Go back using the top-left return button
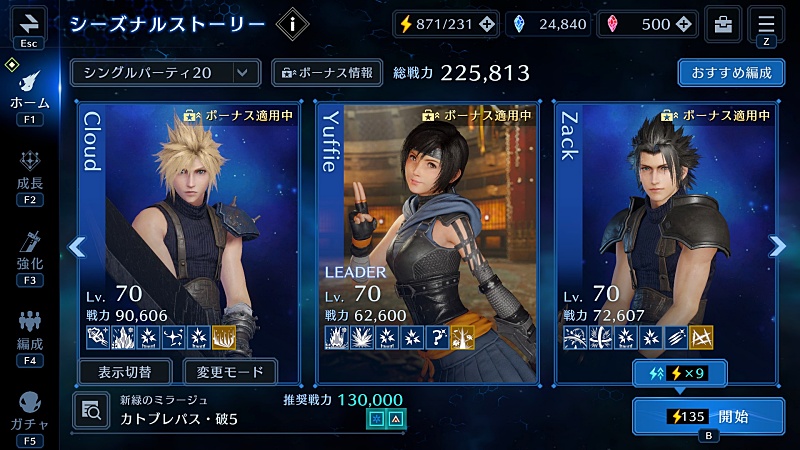The height and width of the screenshot is (450, 800). tap(28, 23)
